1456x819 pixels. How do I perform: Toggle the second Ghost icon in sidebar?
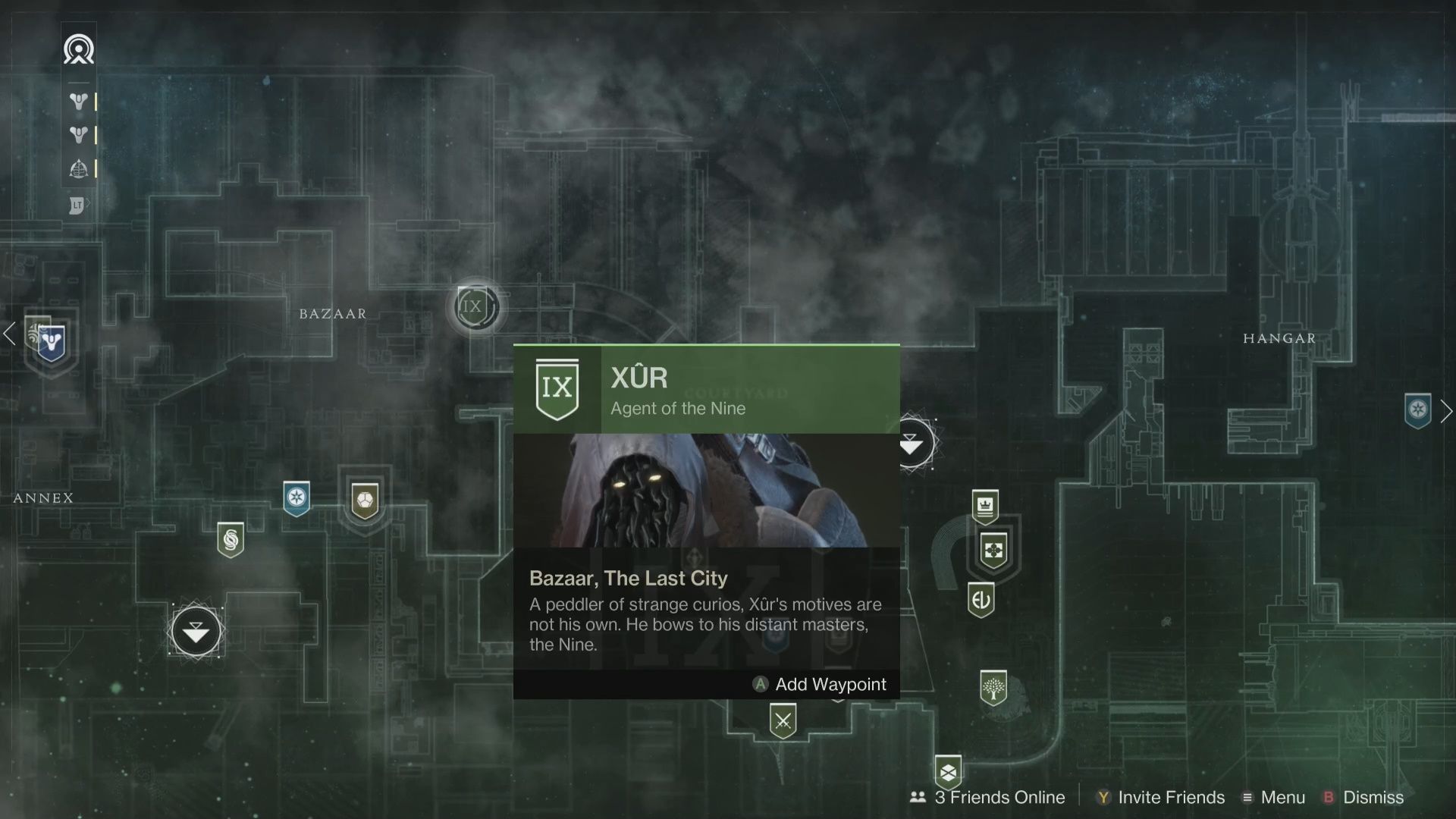[x=79, y=135]
